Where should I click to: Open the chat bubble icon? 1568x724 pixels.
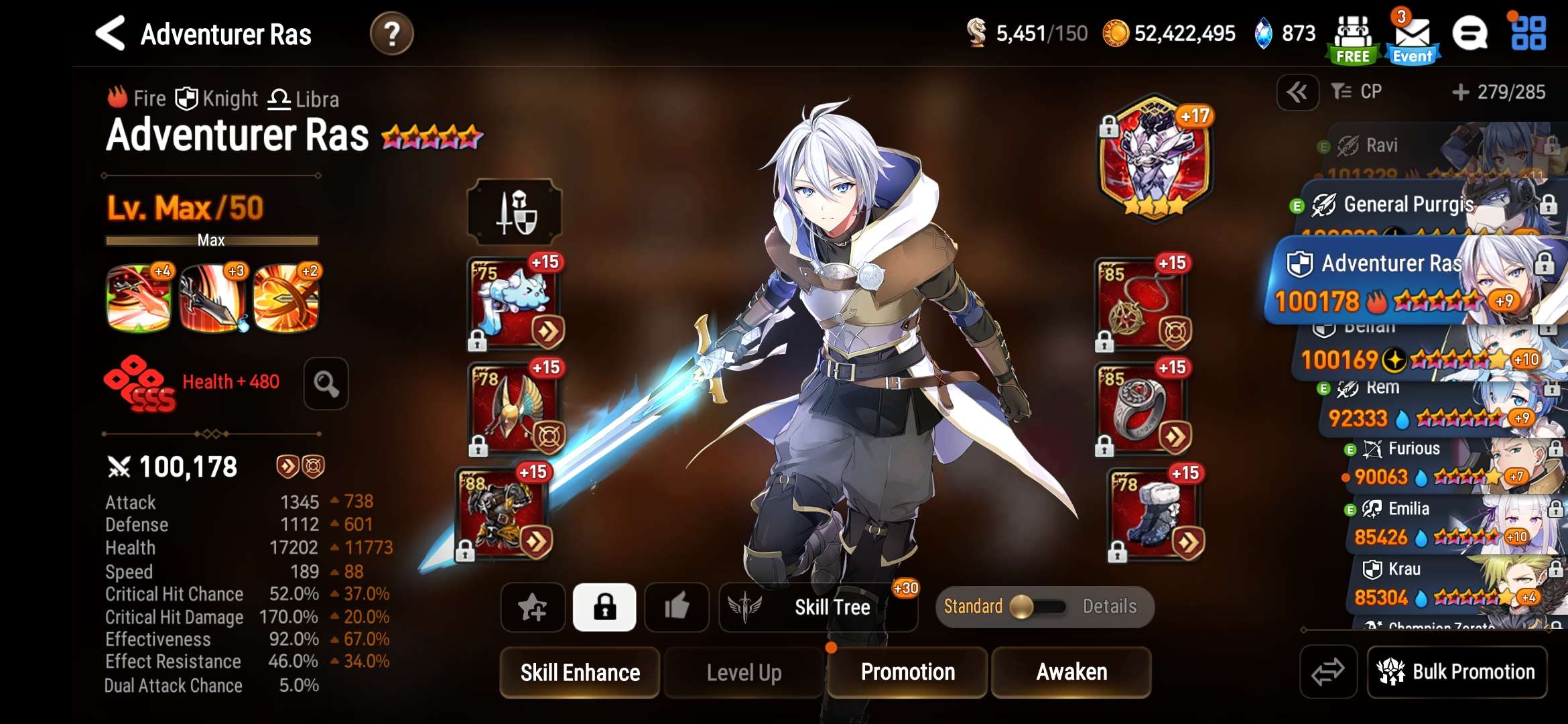pyautogui.click(x=1470, y=34)
